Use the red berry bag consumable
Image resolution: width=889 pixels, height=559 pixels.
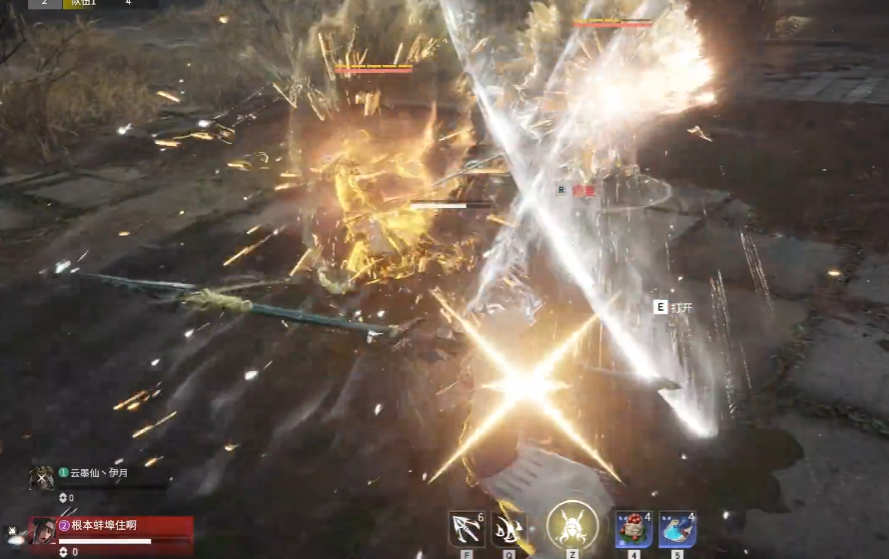point(633,528)
